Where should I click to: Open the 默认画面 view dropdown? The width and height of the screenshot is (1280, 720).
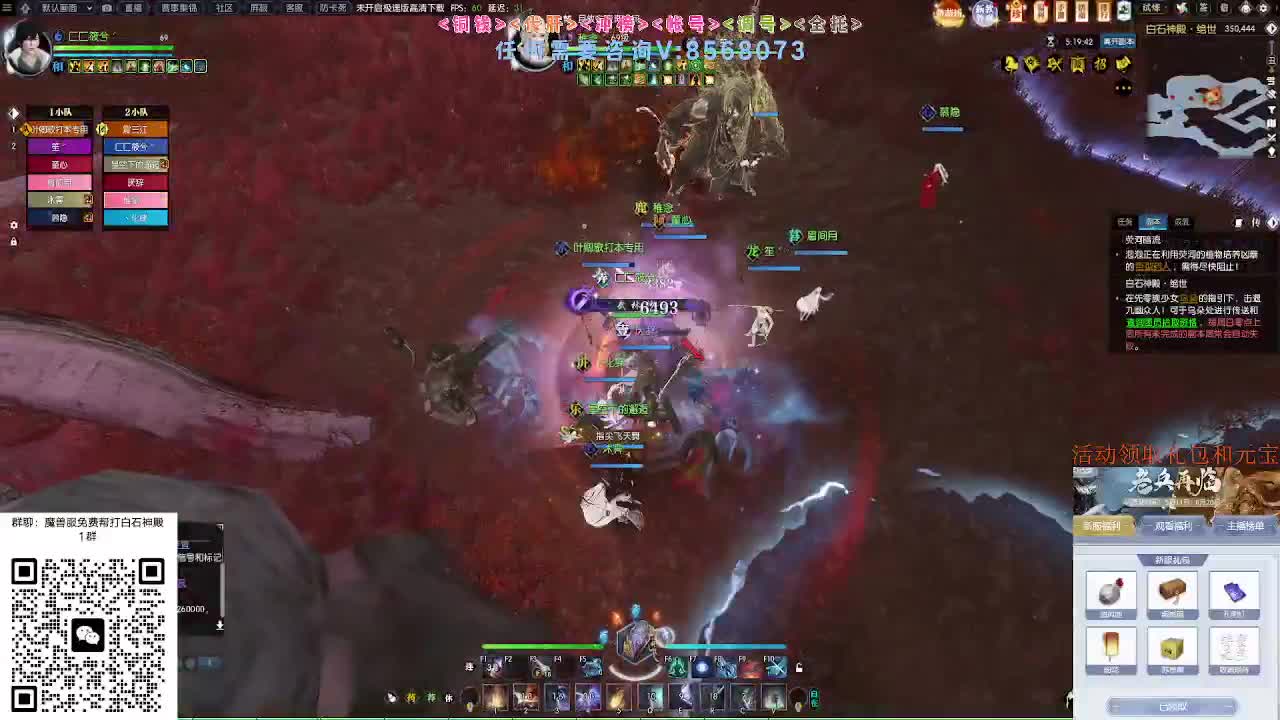pos(60,8)
